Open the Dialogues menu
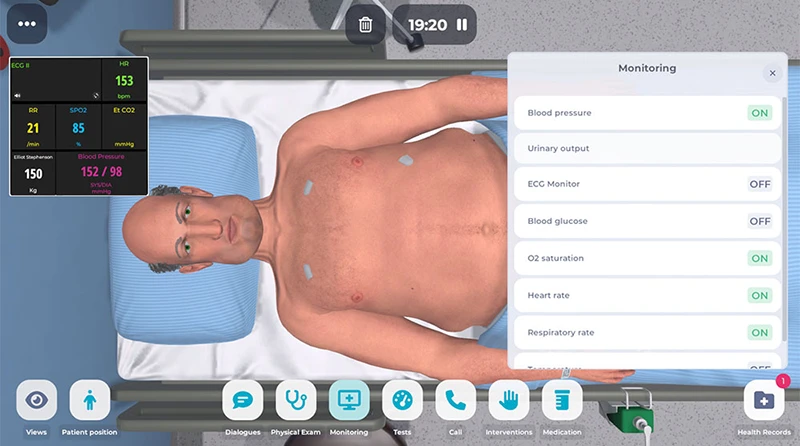800x446 pixels. tap(242, 400)
